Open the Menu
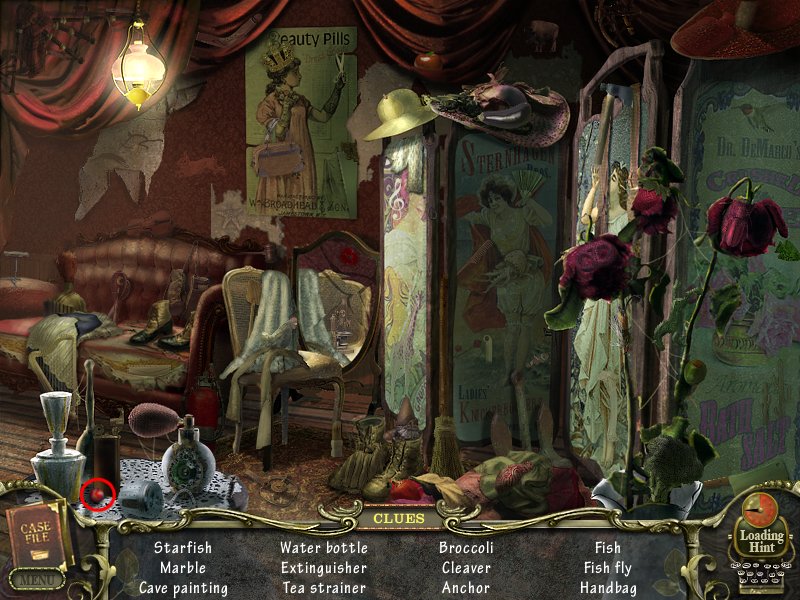Viewport: 800px width, 600px height. click(x=36, y=579)
